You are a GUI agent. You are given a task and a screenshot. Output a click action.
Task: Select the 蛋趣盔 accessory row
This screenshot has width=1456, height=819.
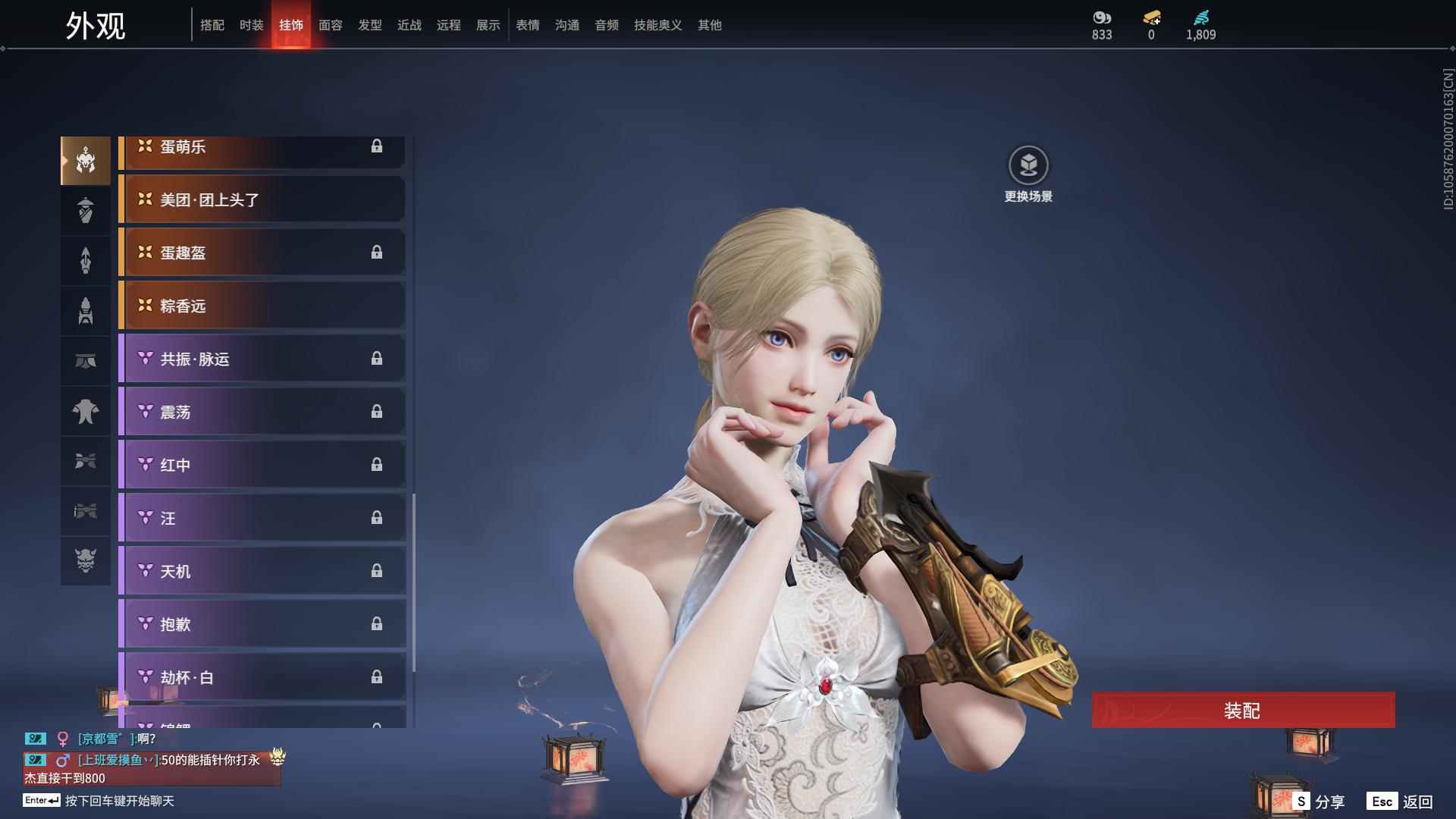(262, 253)
